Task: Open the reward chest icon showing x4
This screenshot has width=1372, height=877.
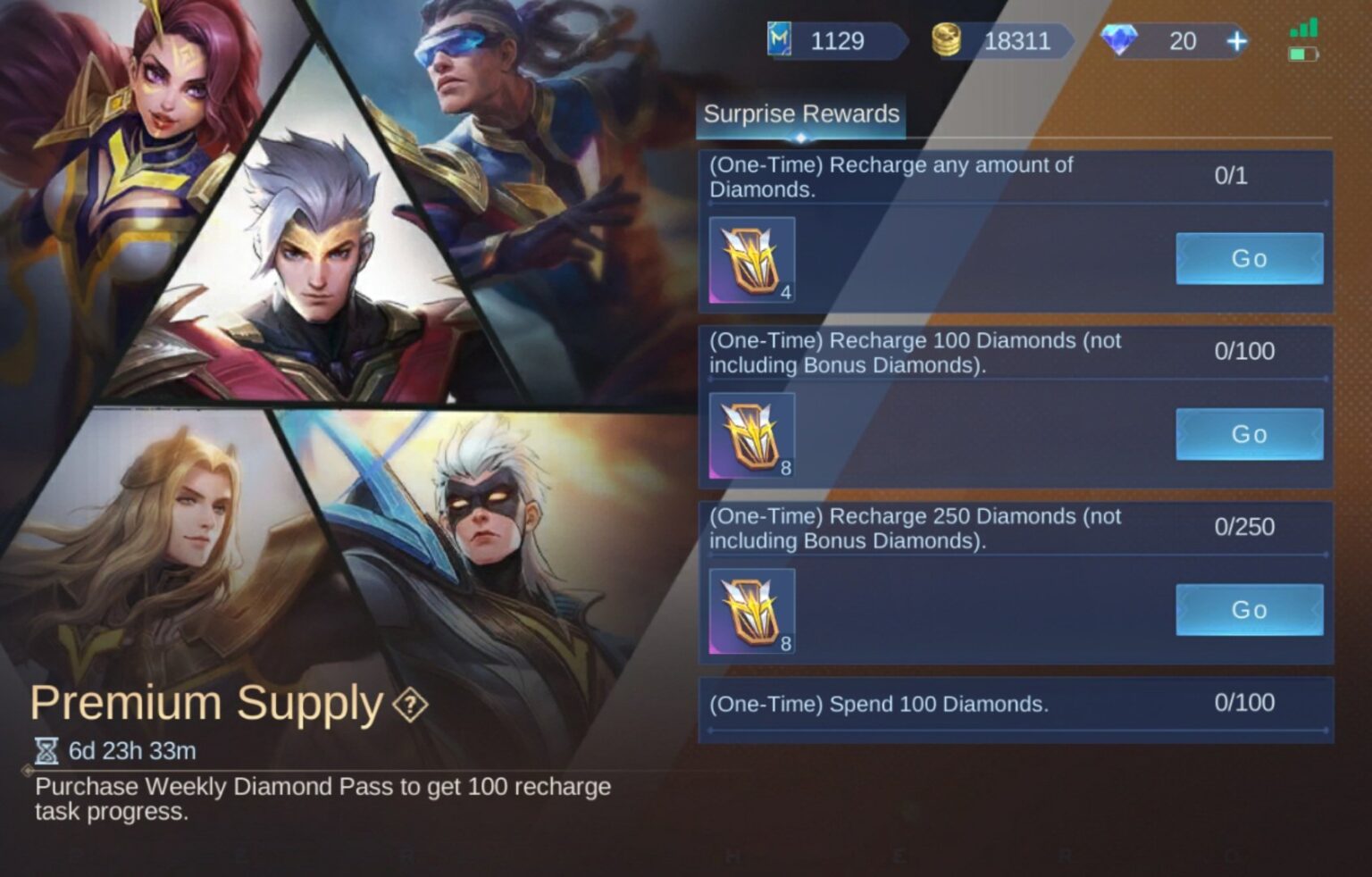Action: 750,259
